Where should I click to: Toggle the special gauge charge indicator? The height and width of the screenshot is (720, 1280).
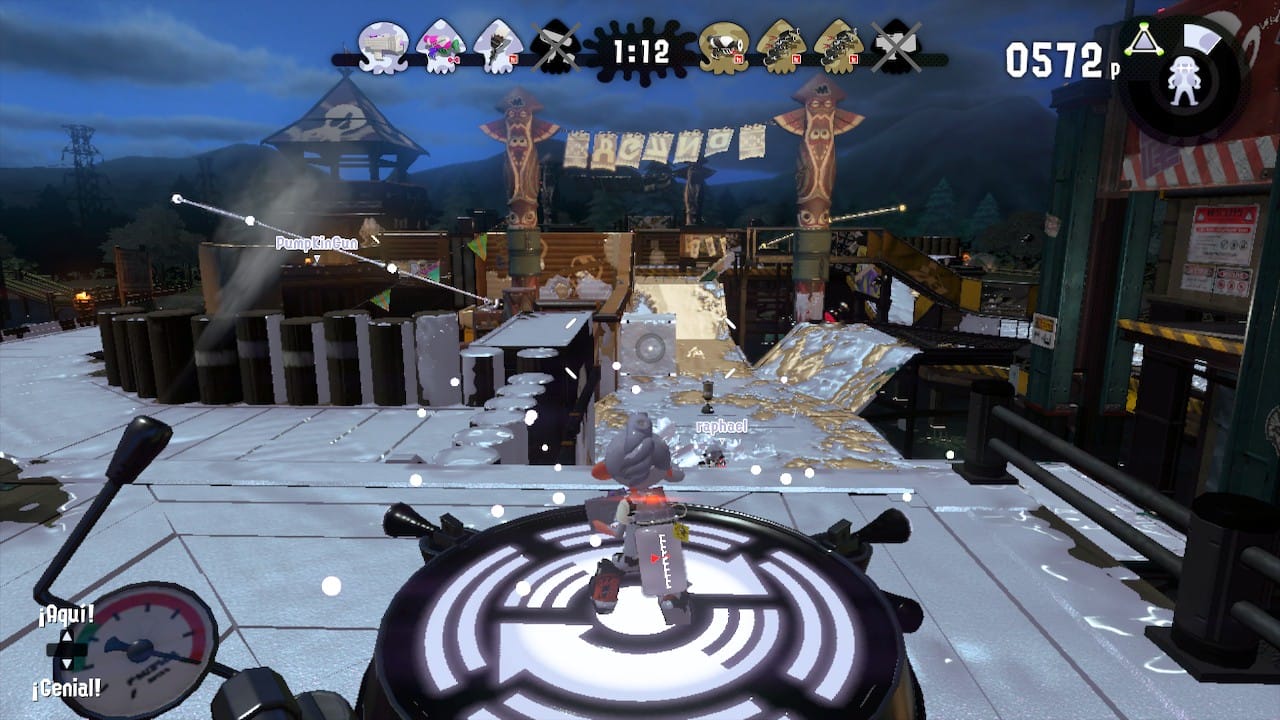(x=1203, y=38)
